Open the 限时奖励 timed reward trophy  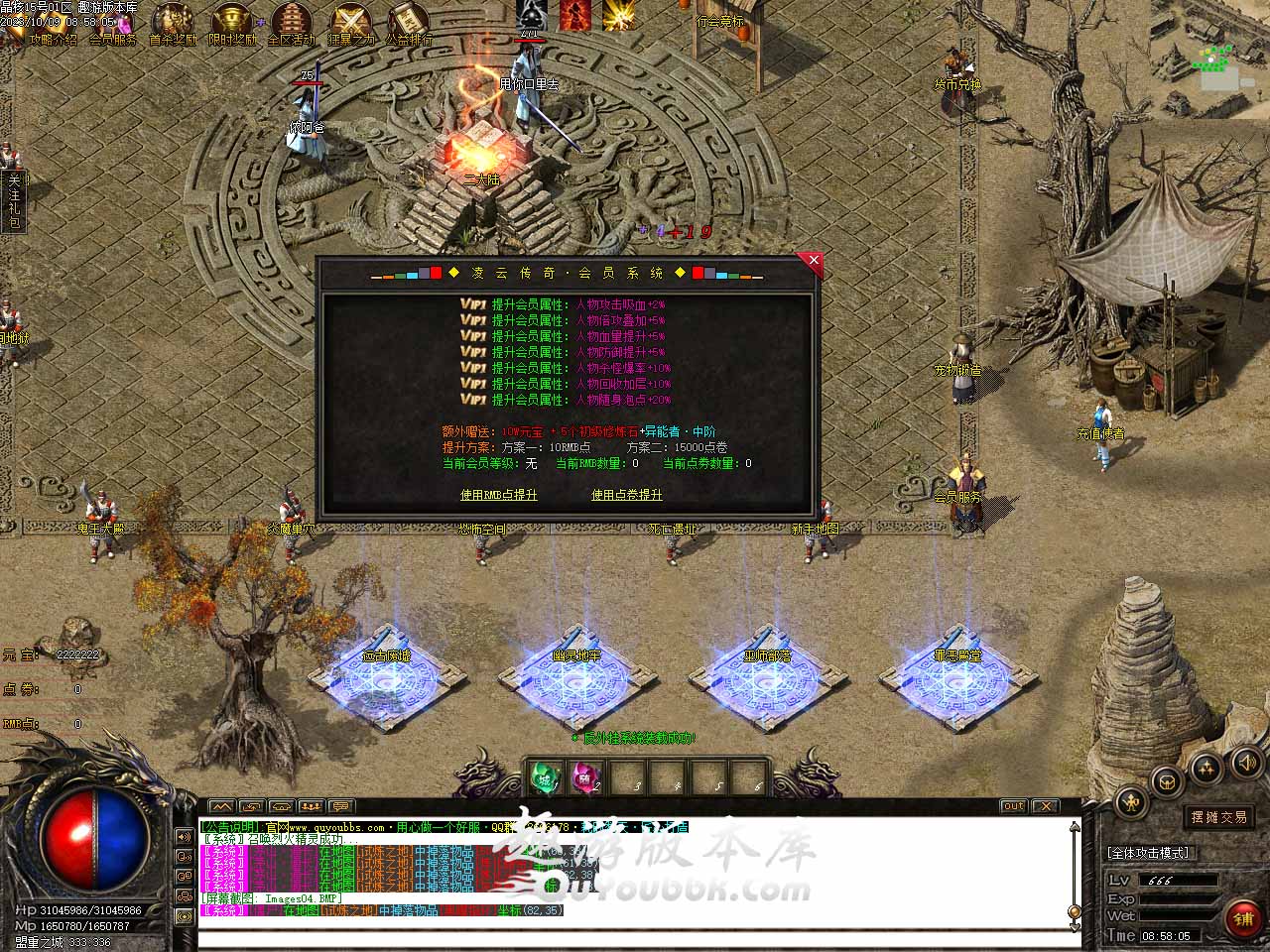tap(232, 24)
